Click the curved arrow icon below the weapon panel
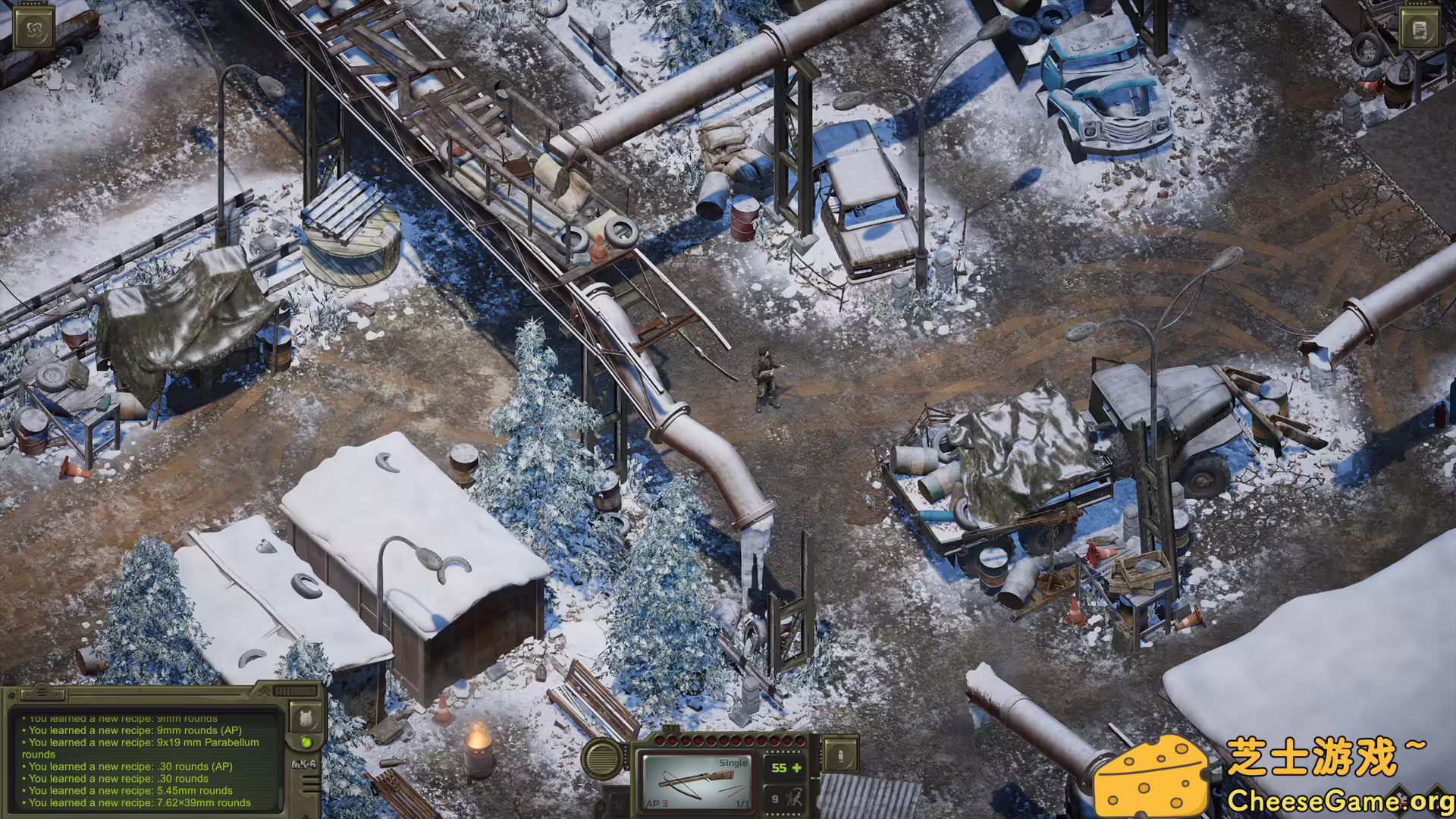The image size is (1456, 819). [x=619, y=805]
